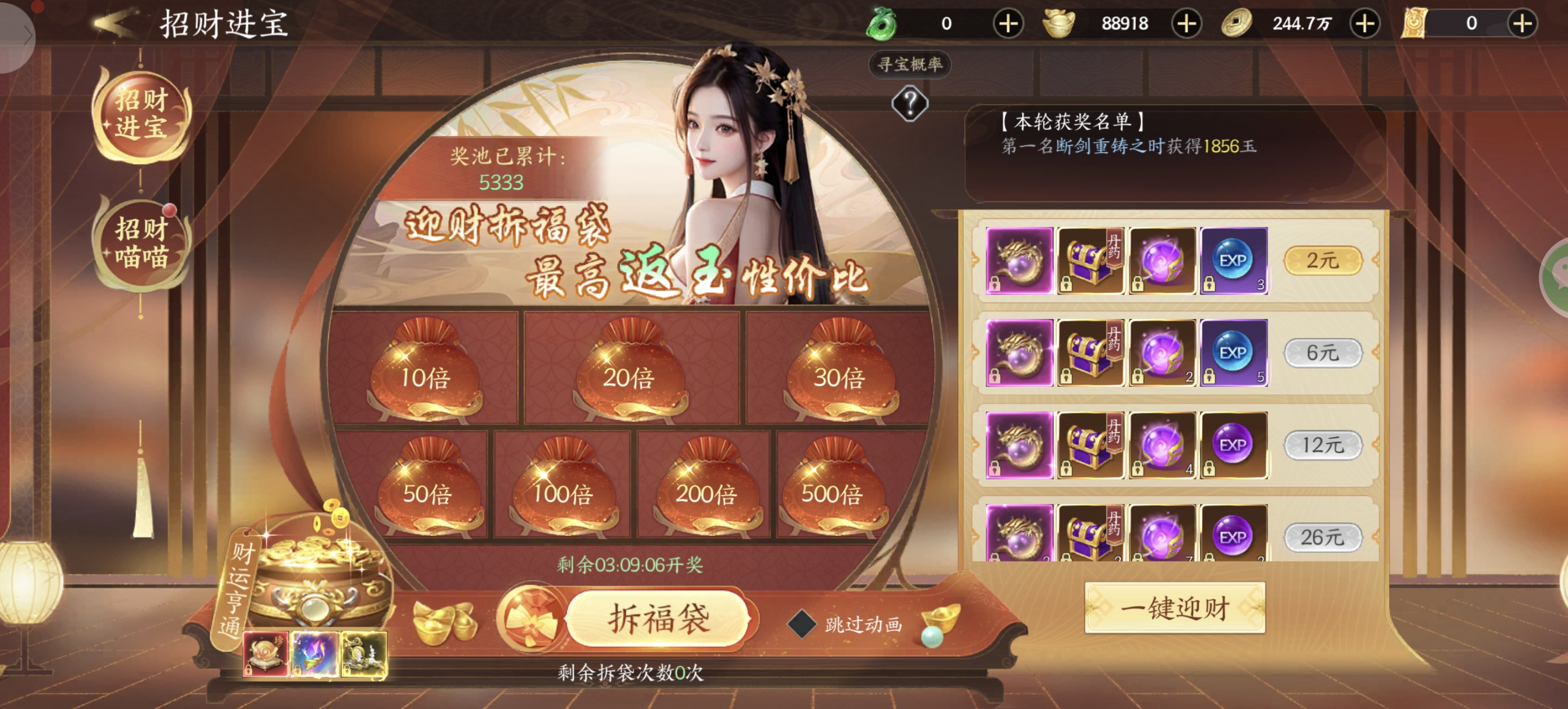The width and height of the screenshot is (1568, 709).
Task: Open the 财运亨通 treasure pot
Action: point(313,578)
